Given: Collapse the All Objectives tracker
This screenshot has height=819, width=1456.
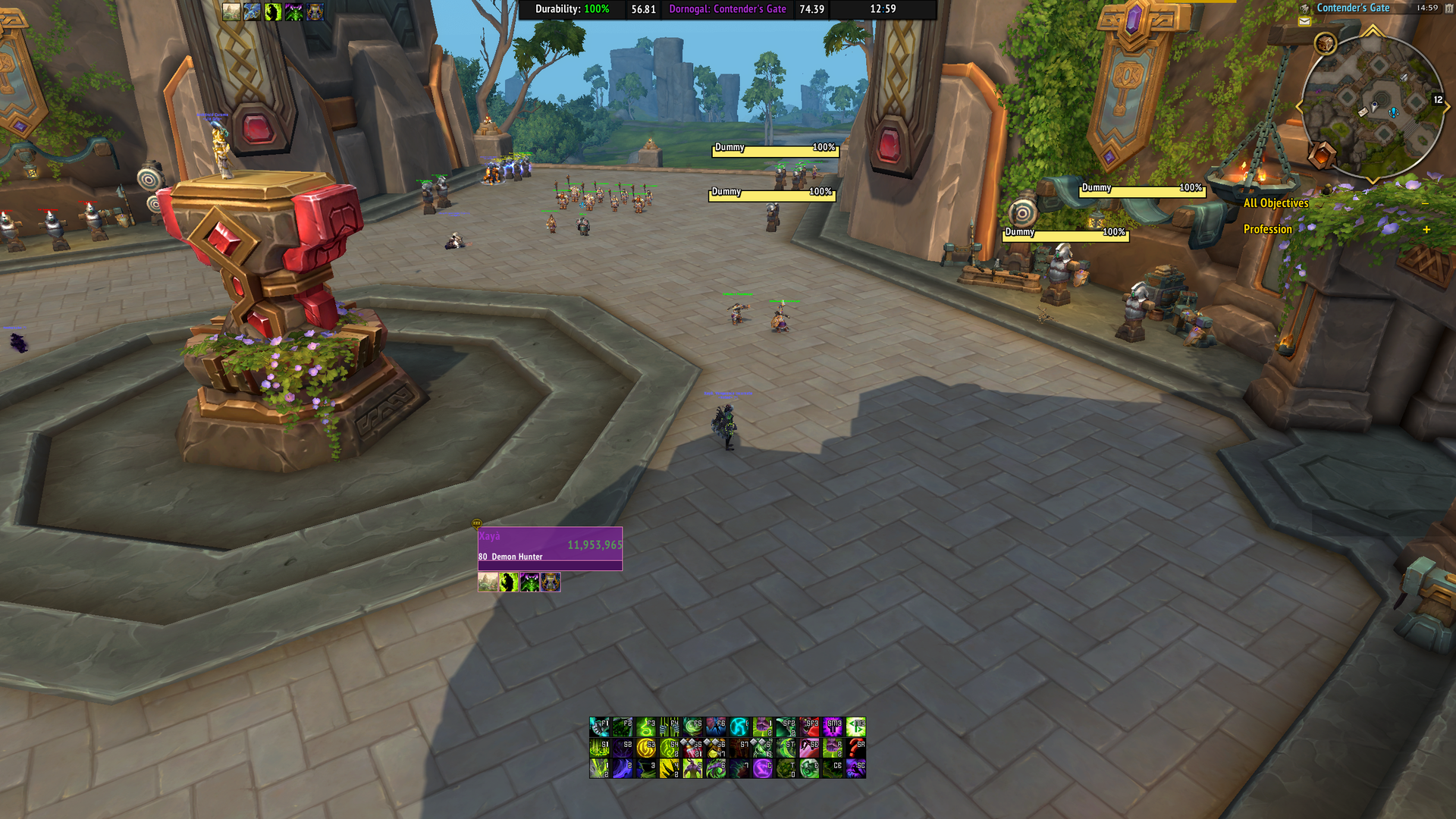Looking at the screenshot, I should click(1426, 203).
